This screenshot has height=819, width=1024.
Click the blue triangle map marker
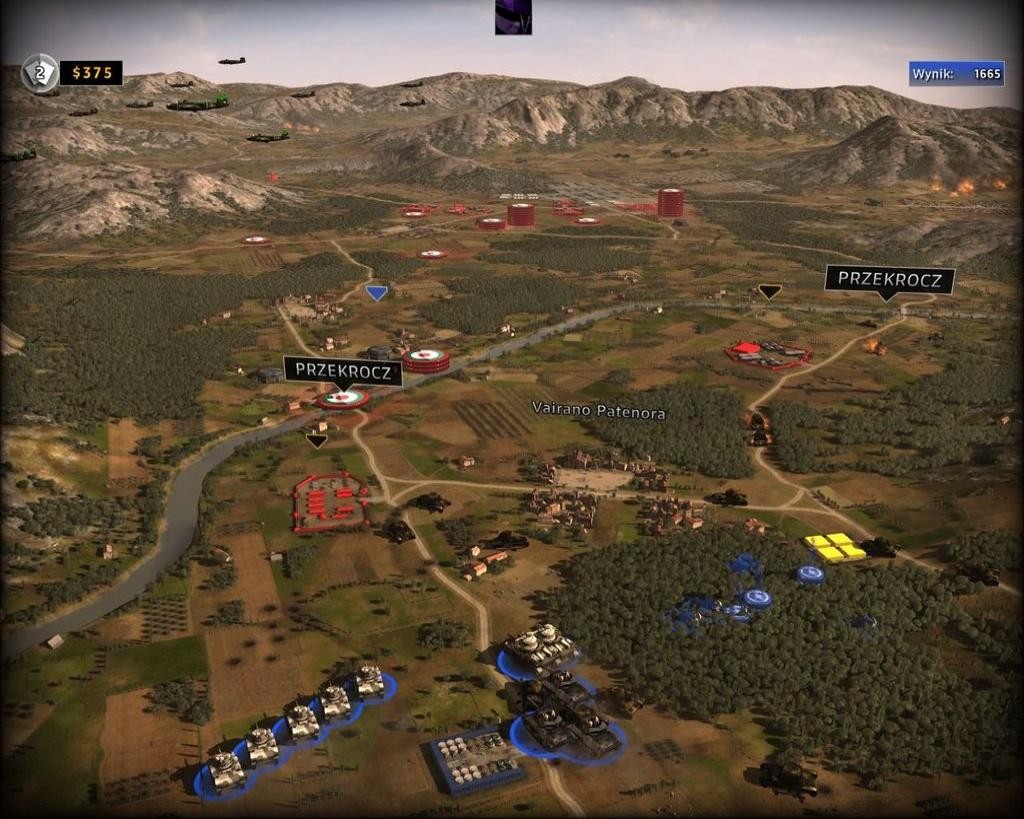tap(376, 292)
